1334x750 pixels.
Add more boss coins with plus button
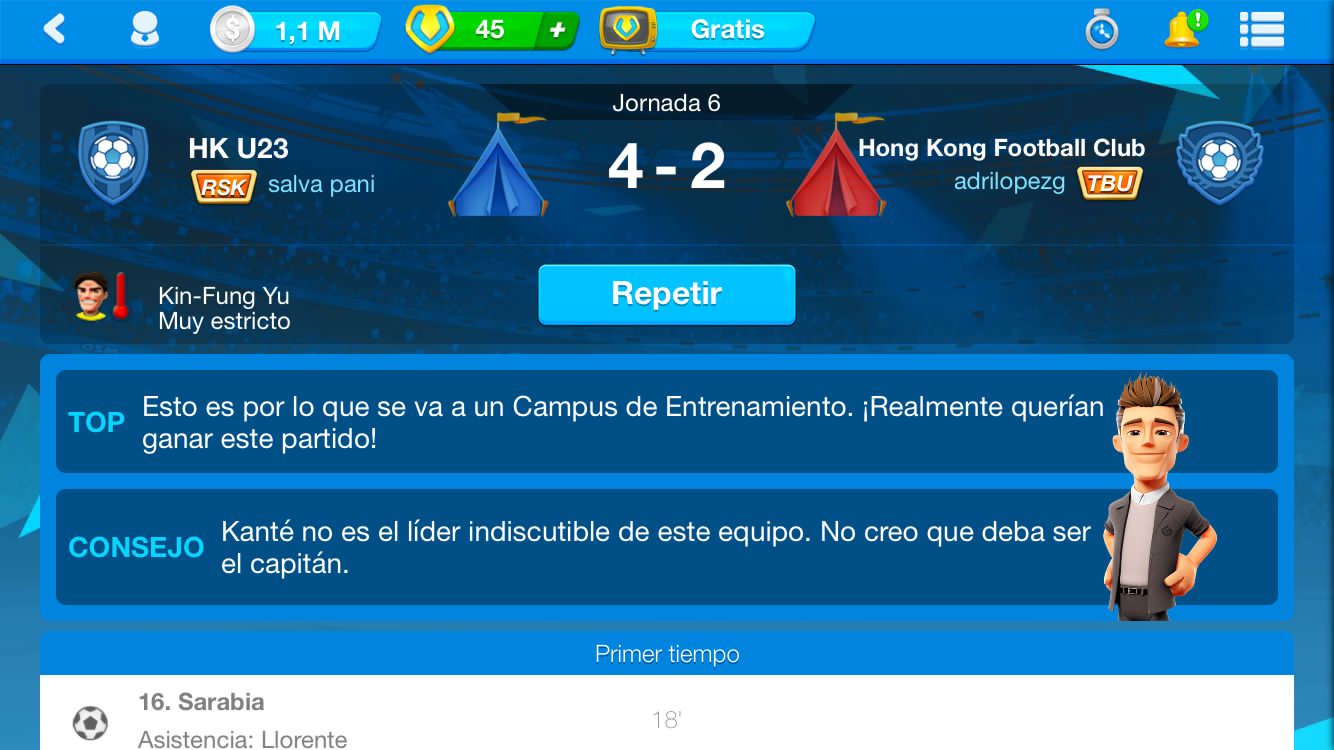coord(557,31)
